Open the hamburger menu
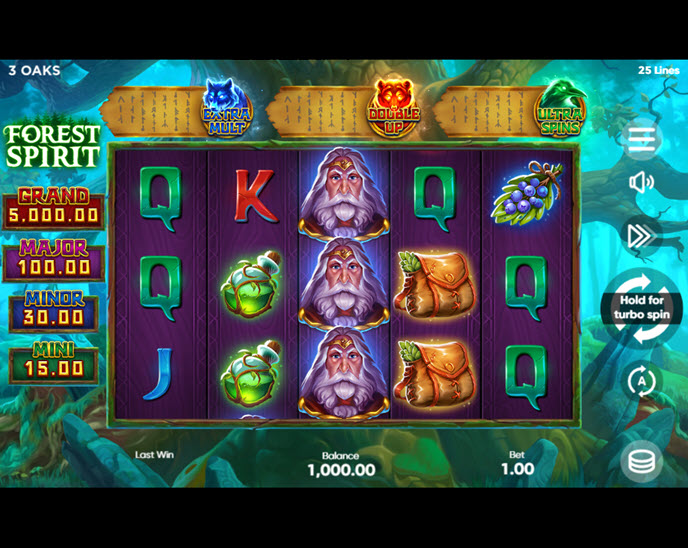The width and height of the screenshot is (688, 548). pos(641,139)
